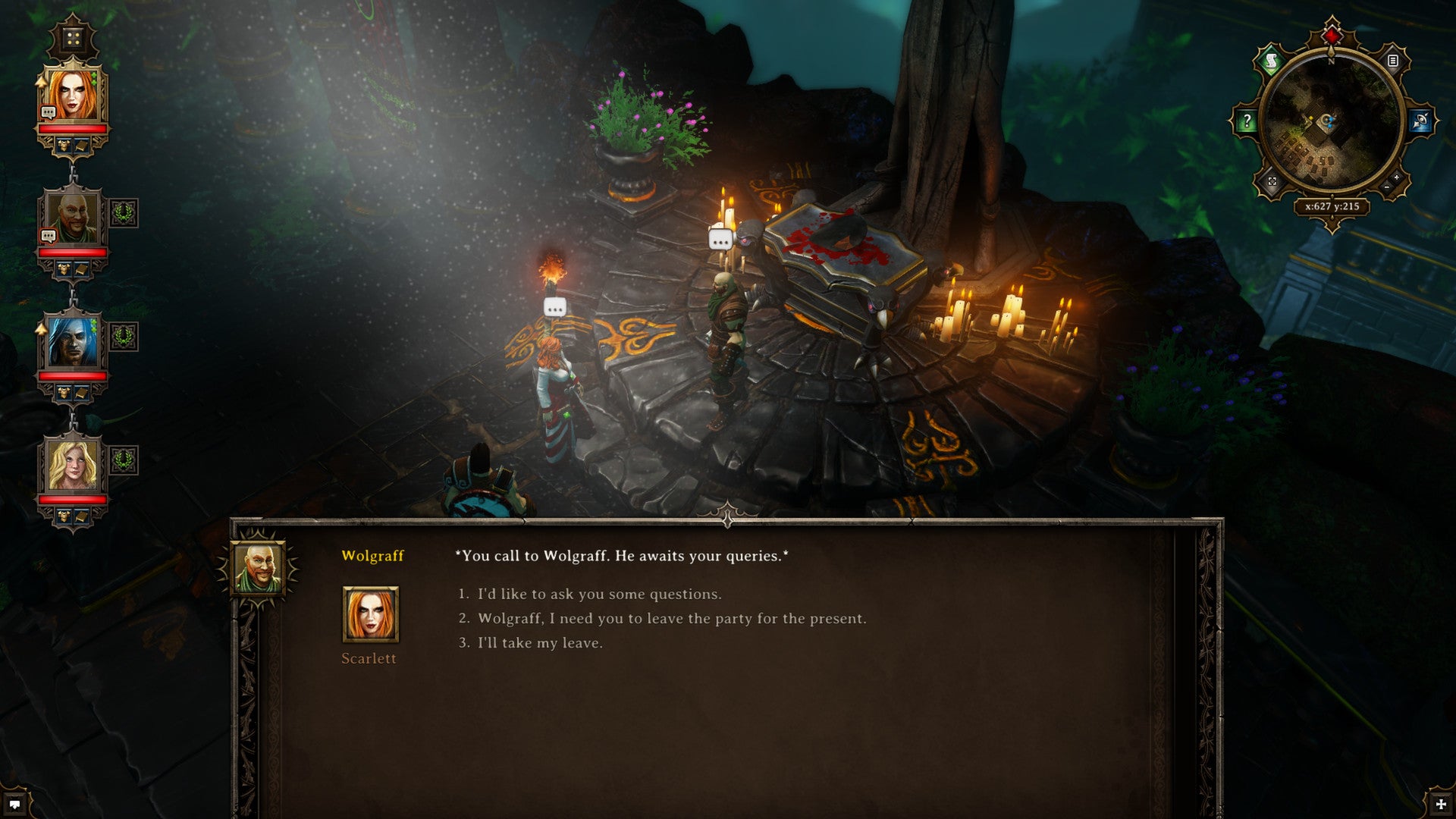Open the list menu button on minimap
The width and height of the screenshot is (1456, 819).
[1393, 61]
